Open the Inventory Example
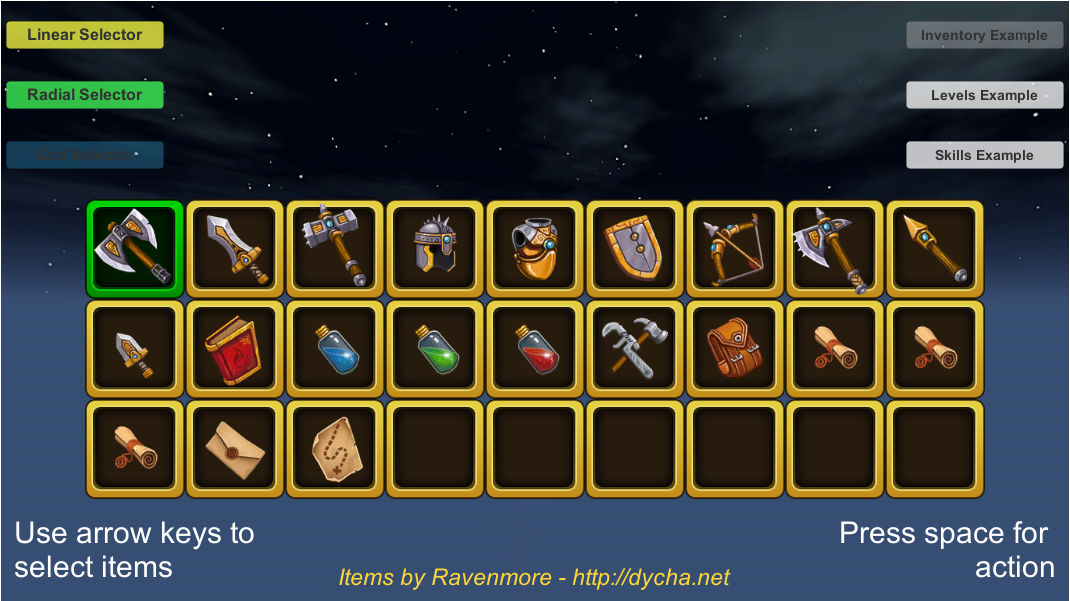Viewport: 1070px width, 601px height. [984, 35]
